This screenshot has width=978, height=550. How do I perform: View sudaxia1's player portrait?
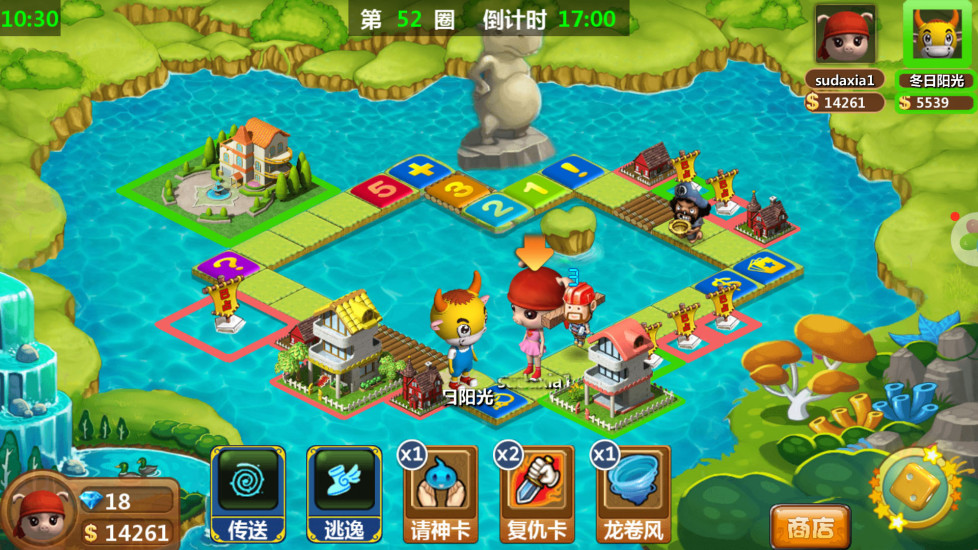coord(844,35)
